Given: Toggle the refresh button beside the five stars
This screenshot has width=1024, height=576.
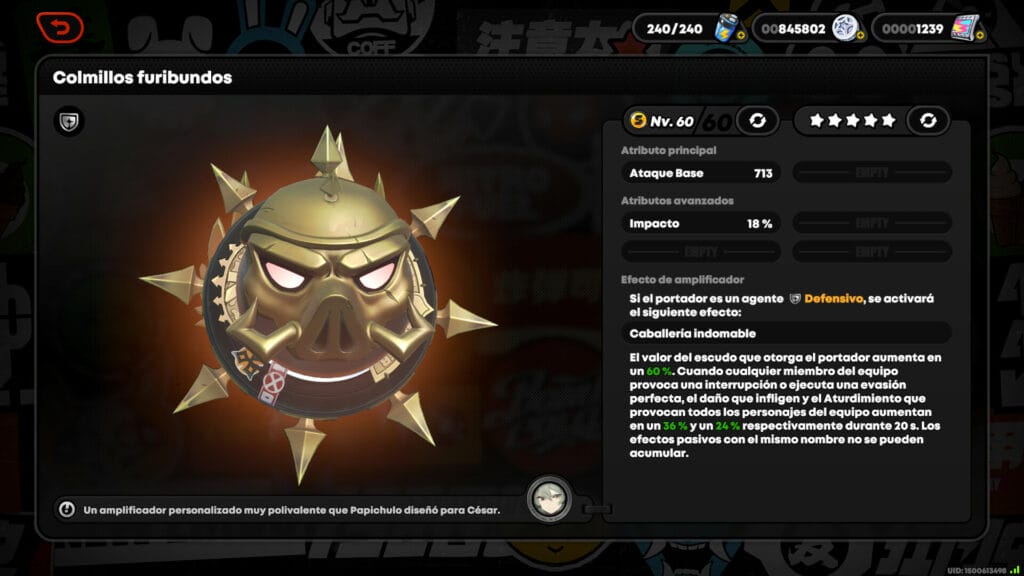Looking at the screenshot, I should (928, 121).
